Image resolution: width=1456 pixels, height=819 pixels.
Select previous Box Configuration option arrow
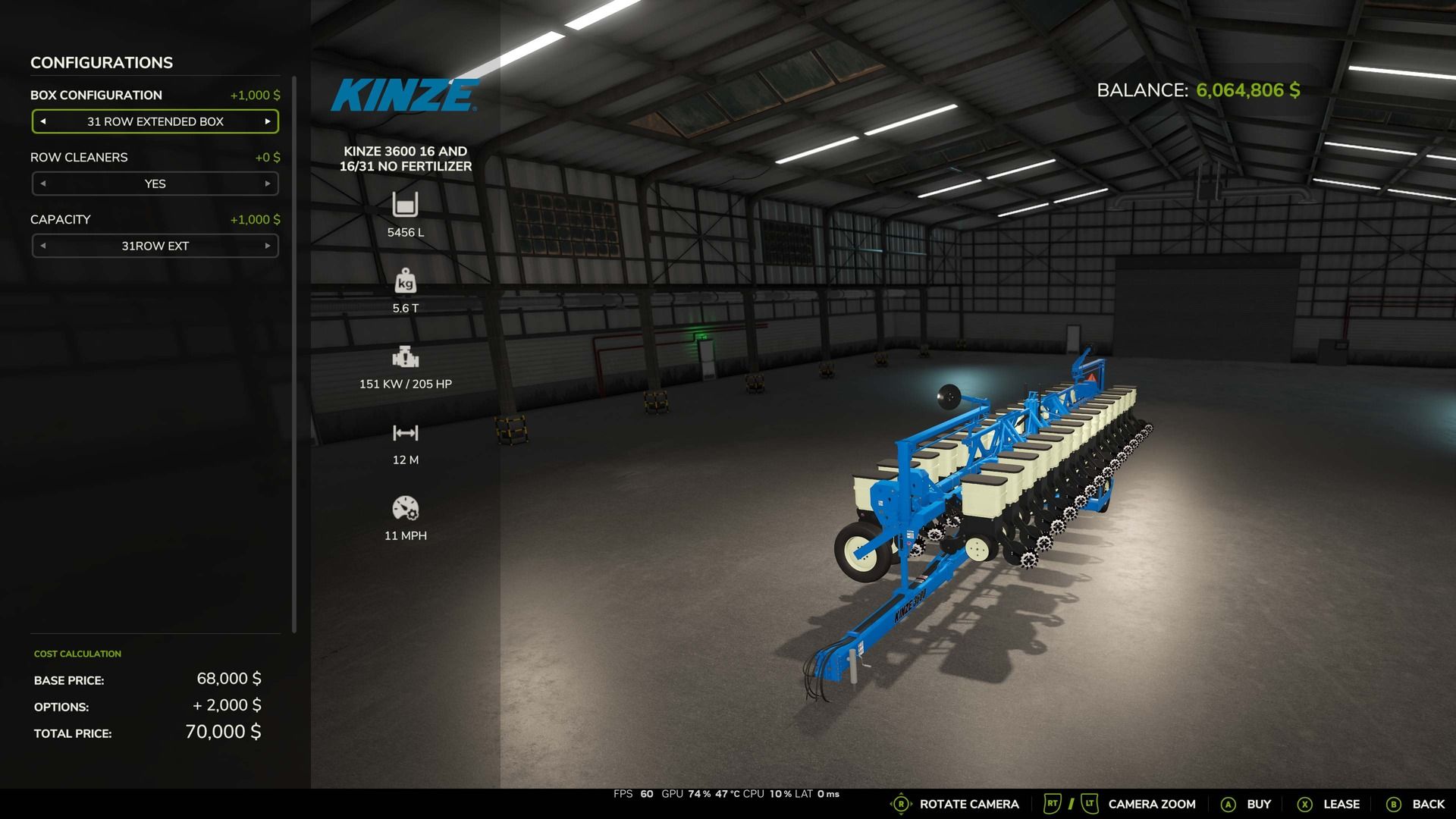[43, 121]
